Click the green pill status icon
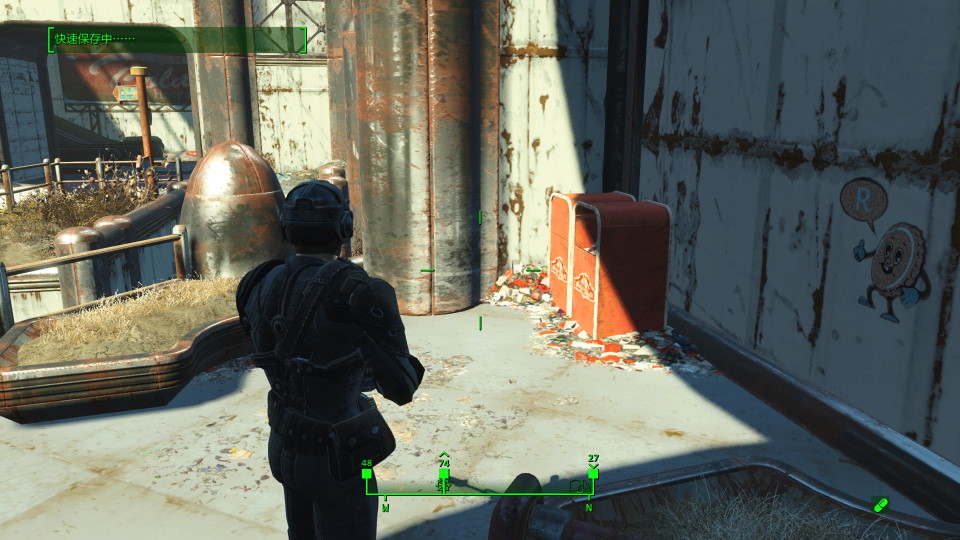This screenshot has width=960, height=540. tap(880, 504)
